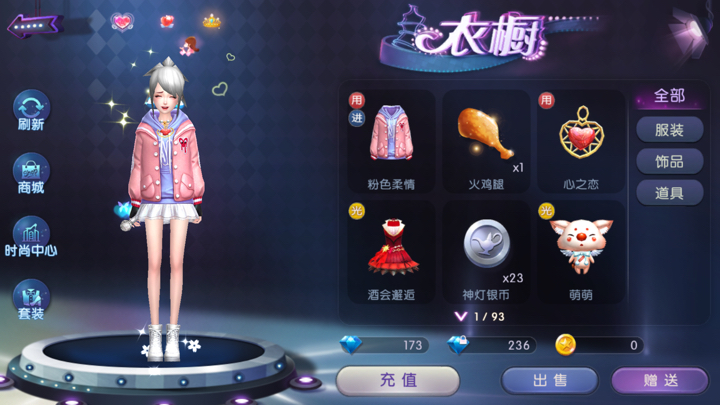
Task: Select the 酒会邂逅 red dress item
Action: point(391,251)
